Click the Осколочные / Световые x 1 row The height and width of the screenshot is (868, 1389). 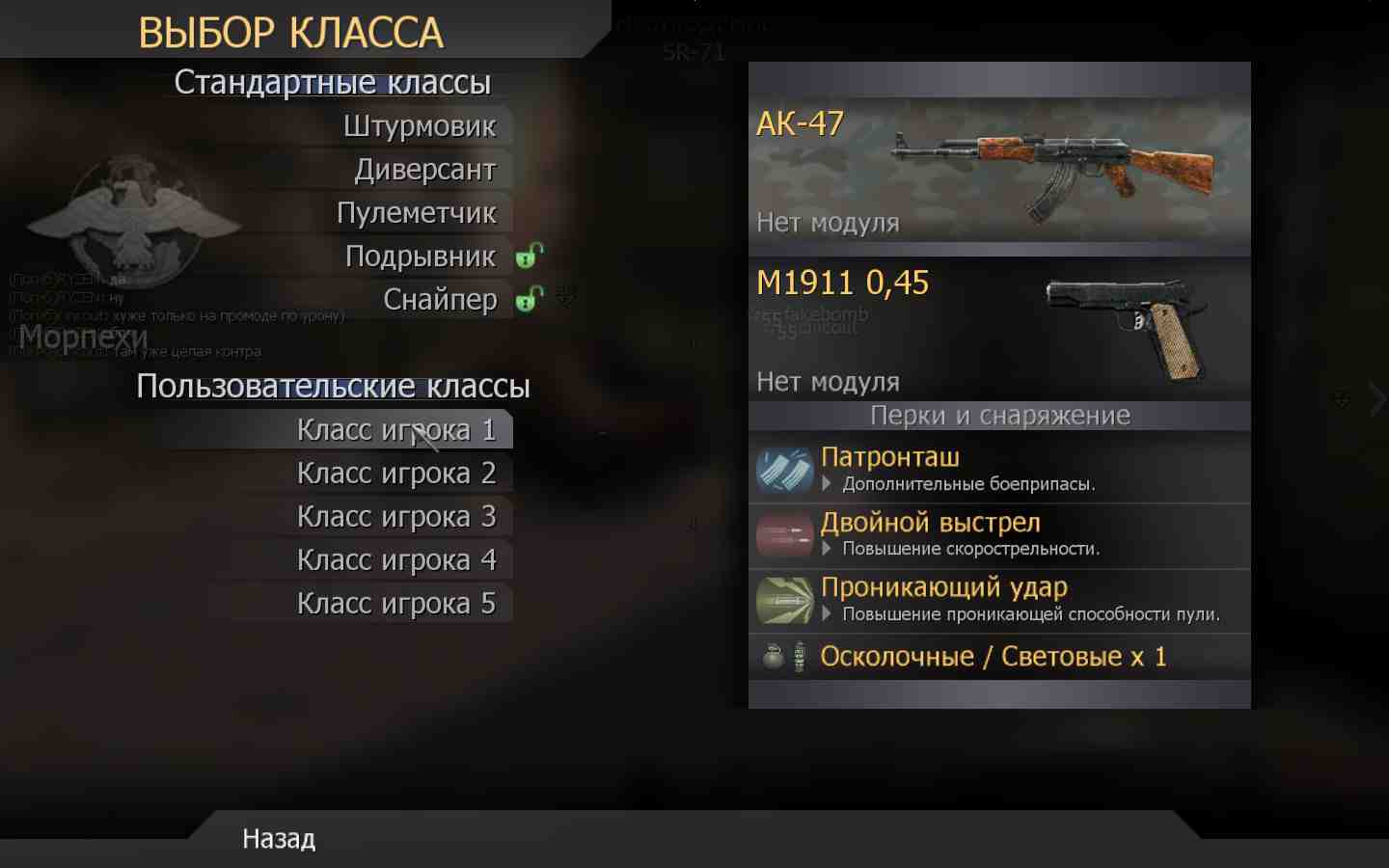(x=992, y=657)
